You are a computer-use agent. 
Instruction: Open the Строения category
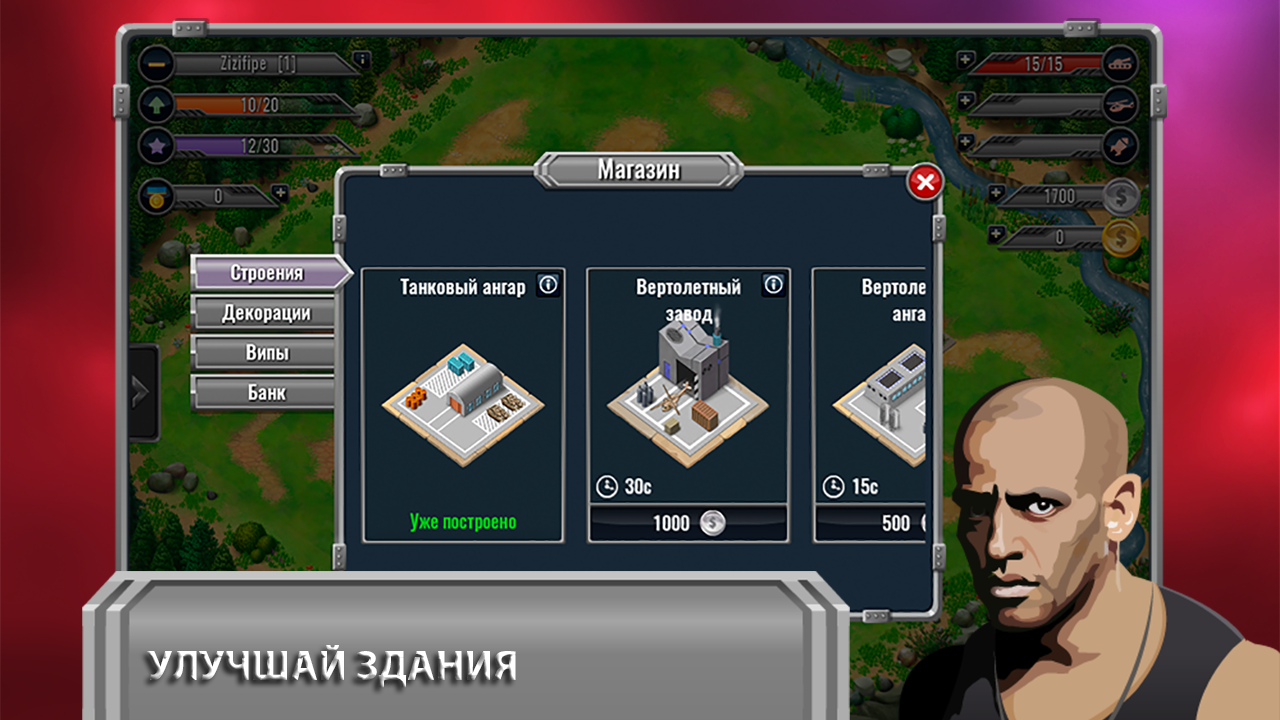click(x=265, y=272)
